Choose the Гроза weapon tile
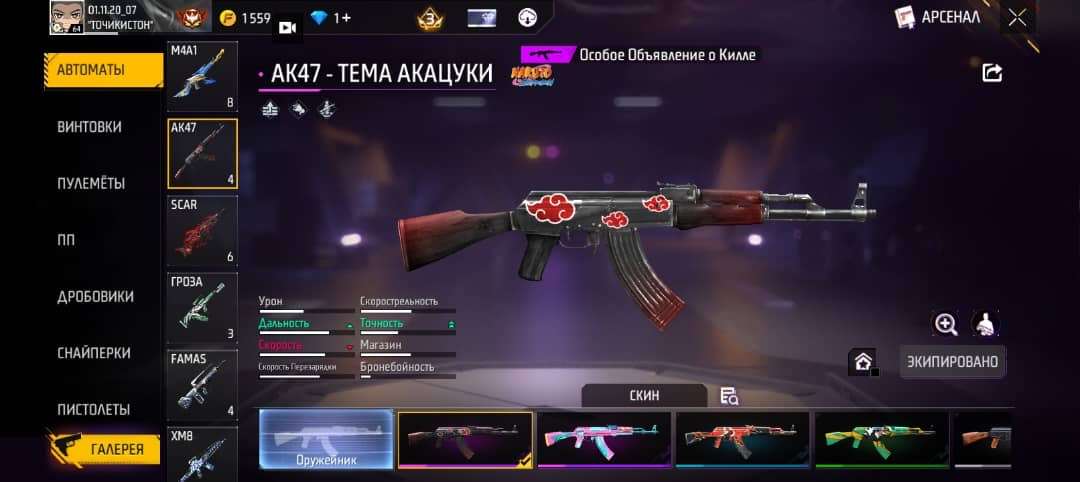This screenshot has height=482, width=1080. click(x=202, y=307)
